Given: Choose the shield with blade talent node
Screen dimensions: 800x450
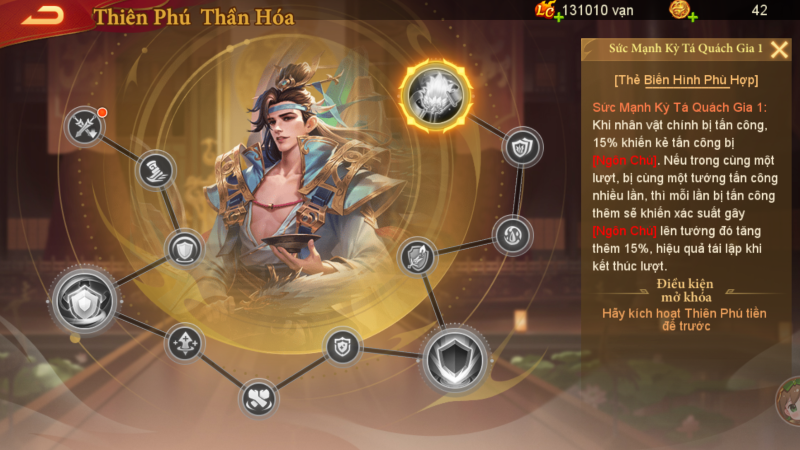Looking at the screenshot, I should (418, 258).
